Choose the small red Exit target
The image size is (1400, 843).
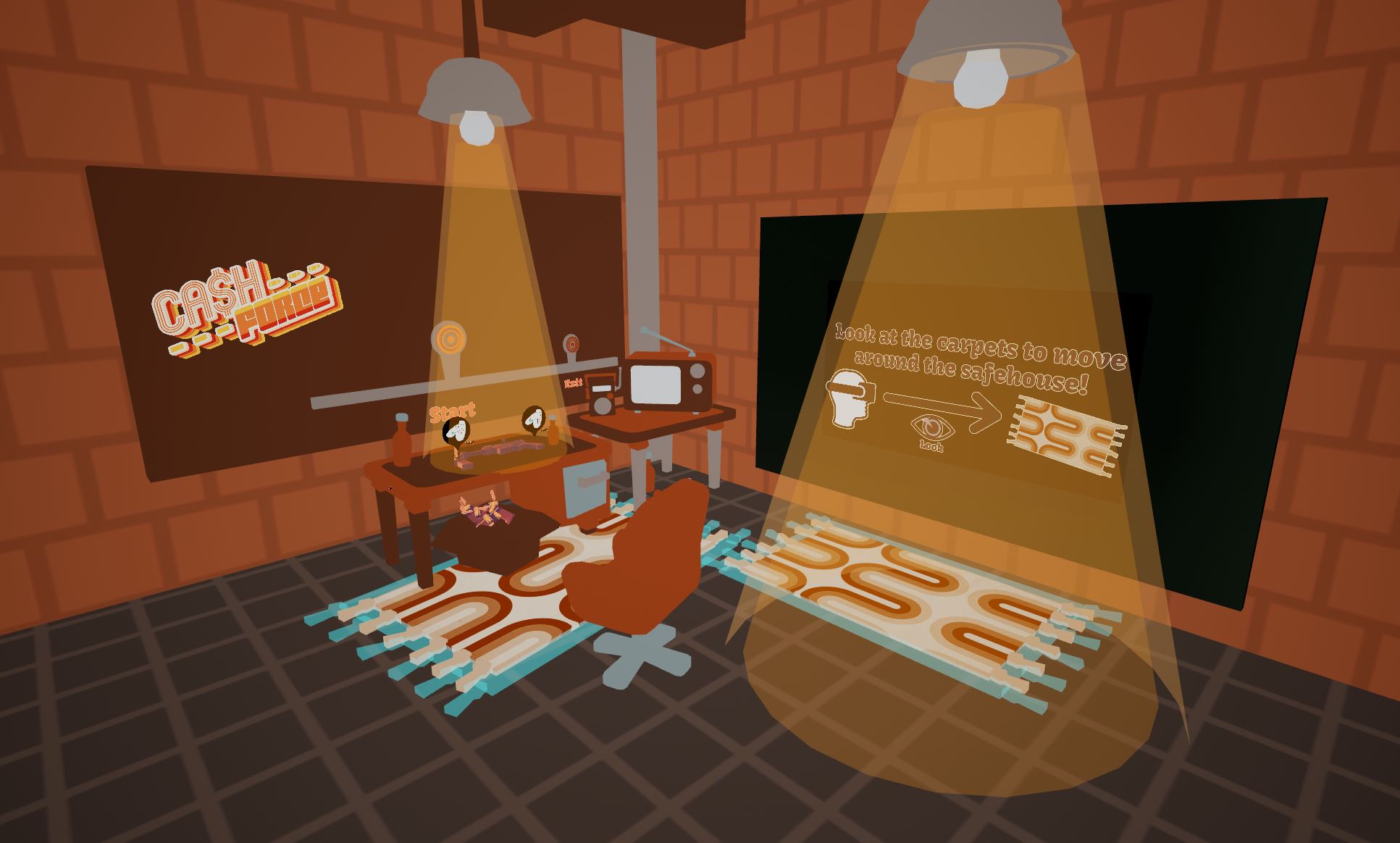pyautogui.click(x=571, y=343)
